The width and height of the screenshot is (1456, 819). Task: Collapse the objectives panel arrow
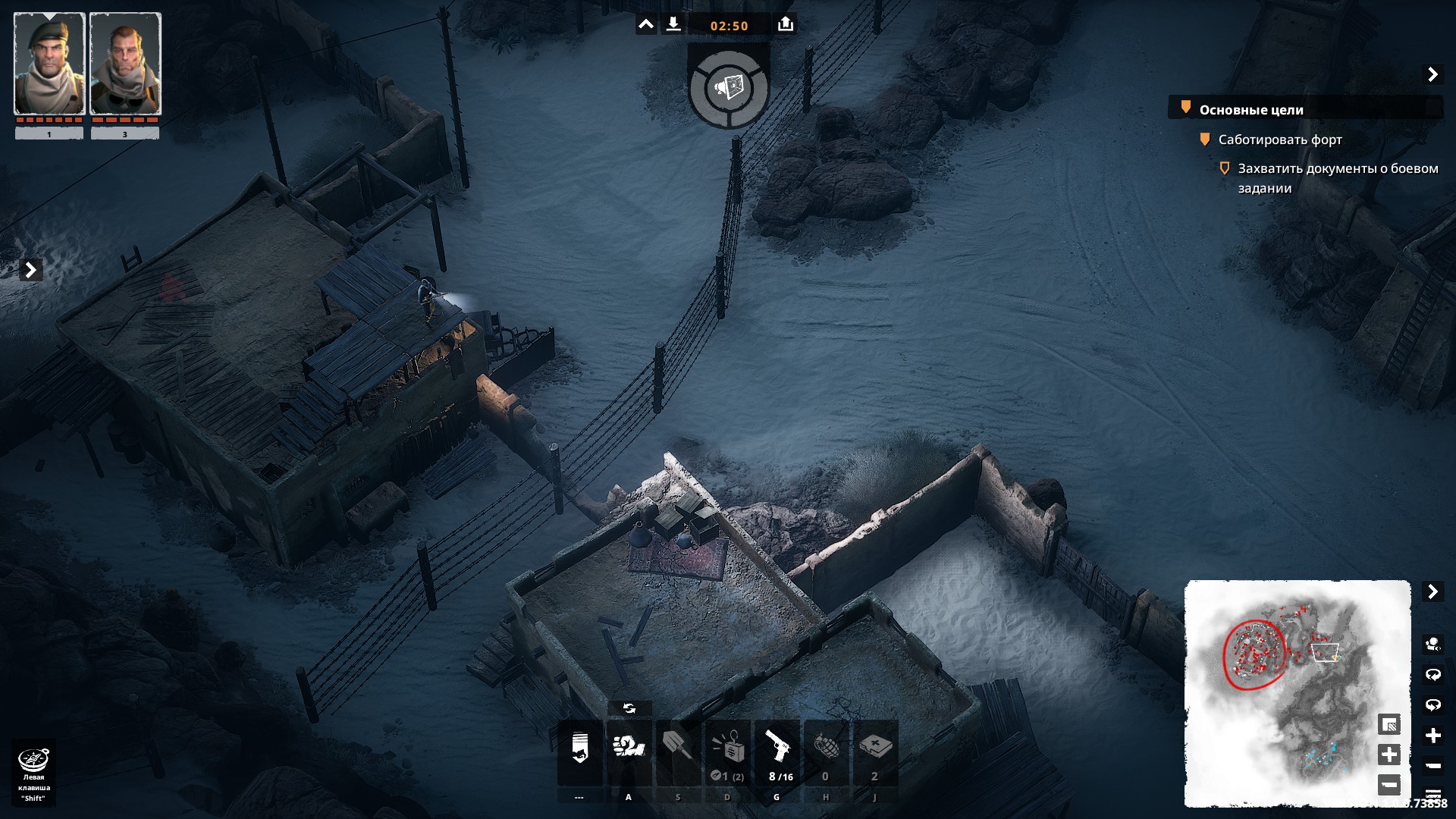(1432, 74)
